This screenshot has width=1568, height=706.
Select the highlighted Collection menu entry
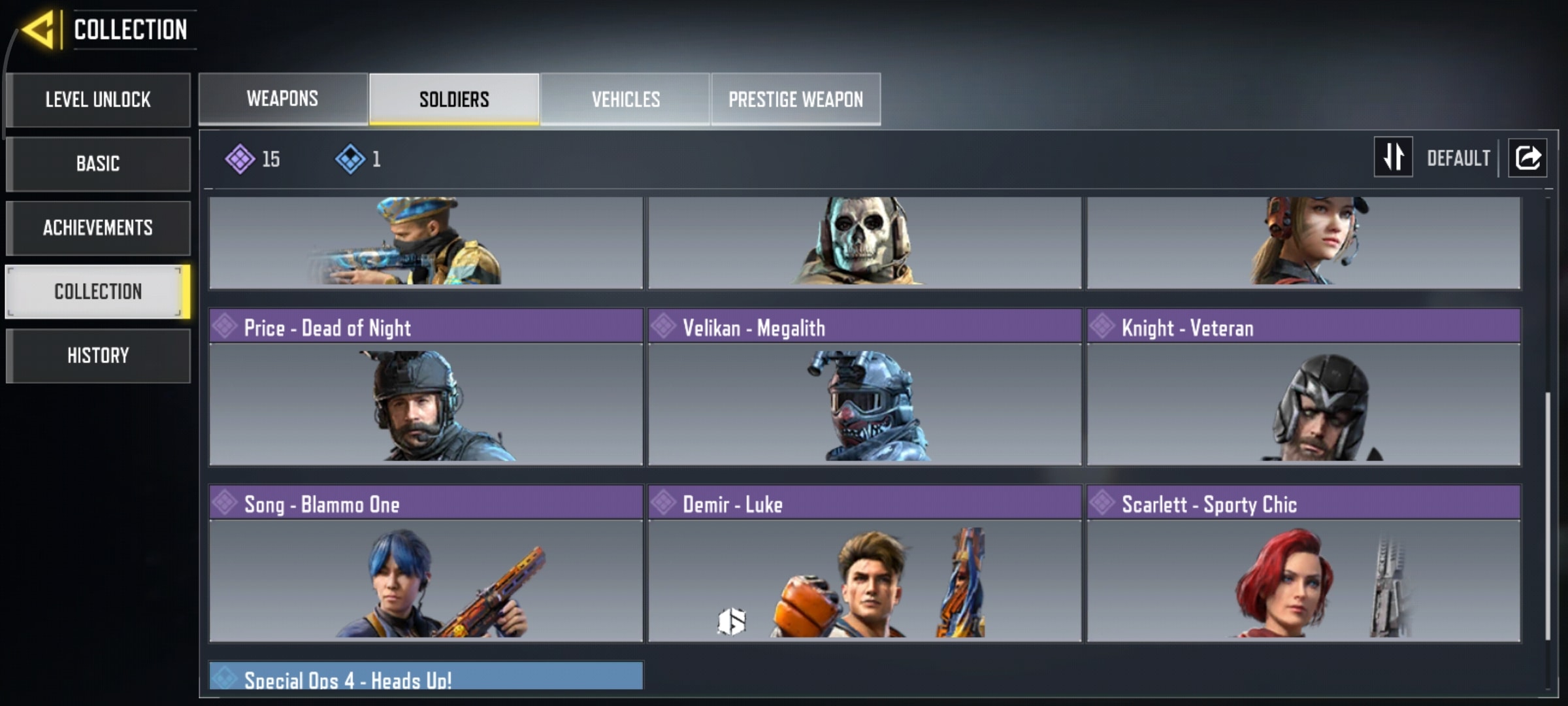pyautogui.click(x=98, y=292)
